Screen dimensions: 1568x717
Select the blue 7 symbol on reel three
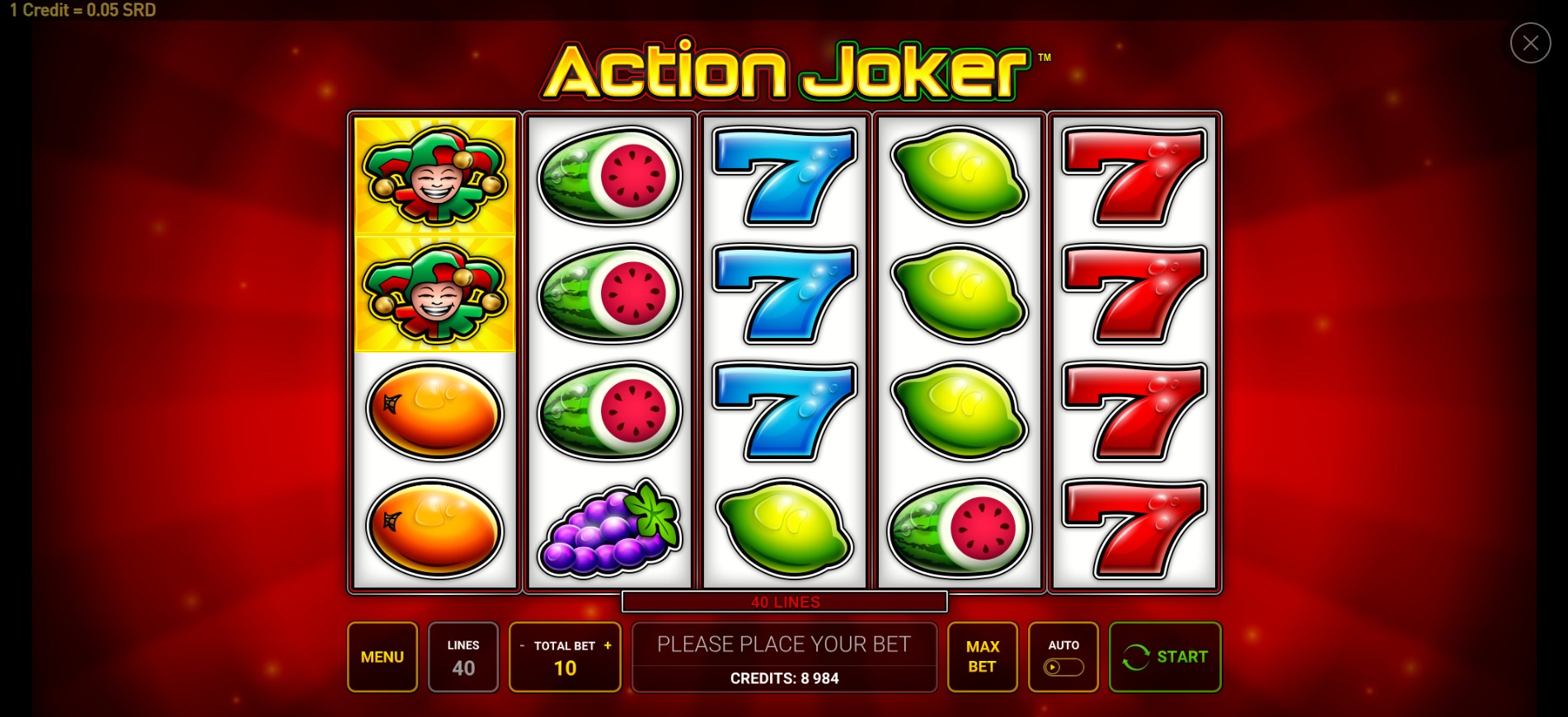[784, 176]
